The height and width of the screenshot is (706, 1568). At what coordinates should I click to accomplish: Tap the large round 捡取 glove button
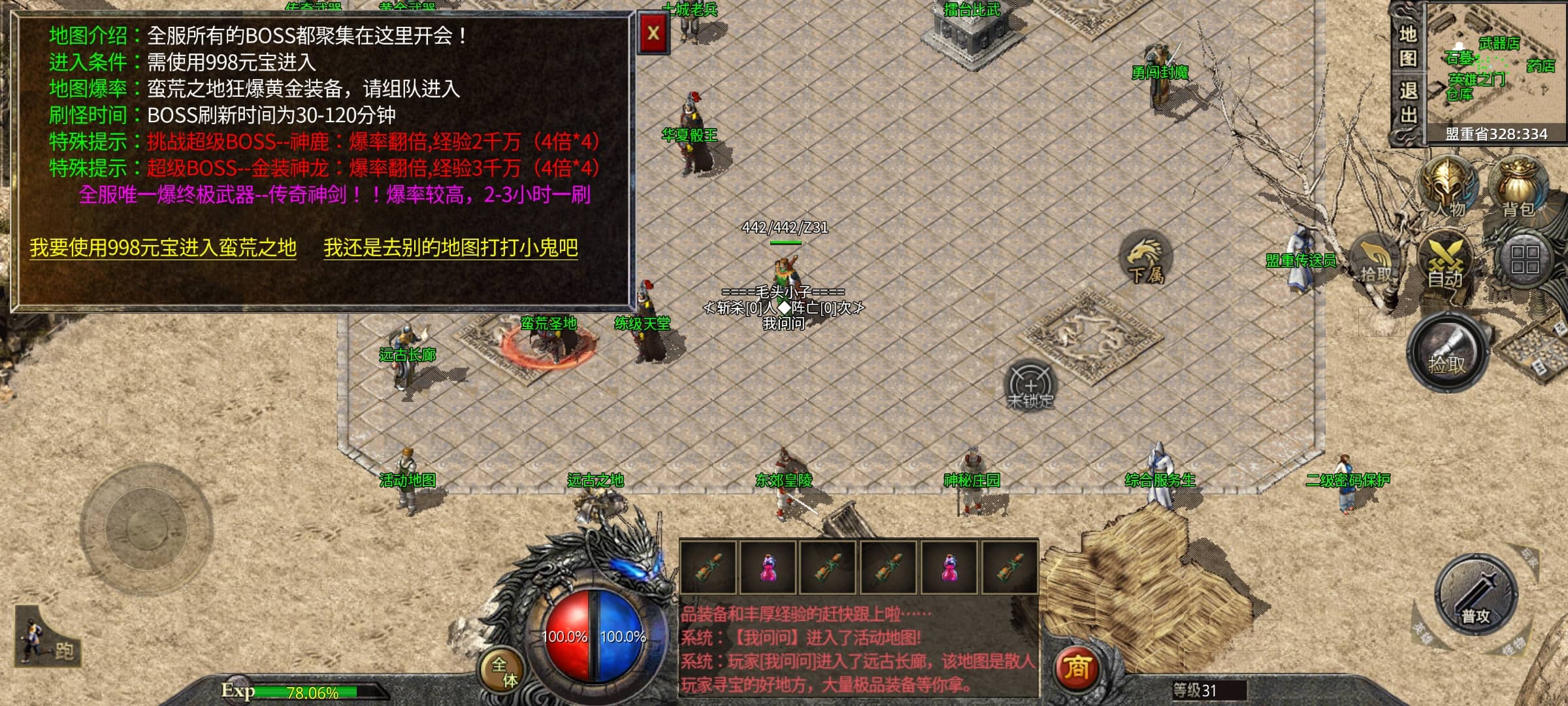tap(1448, 353)
